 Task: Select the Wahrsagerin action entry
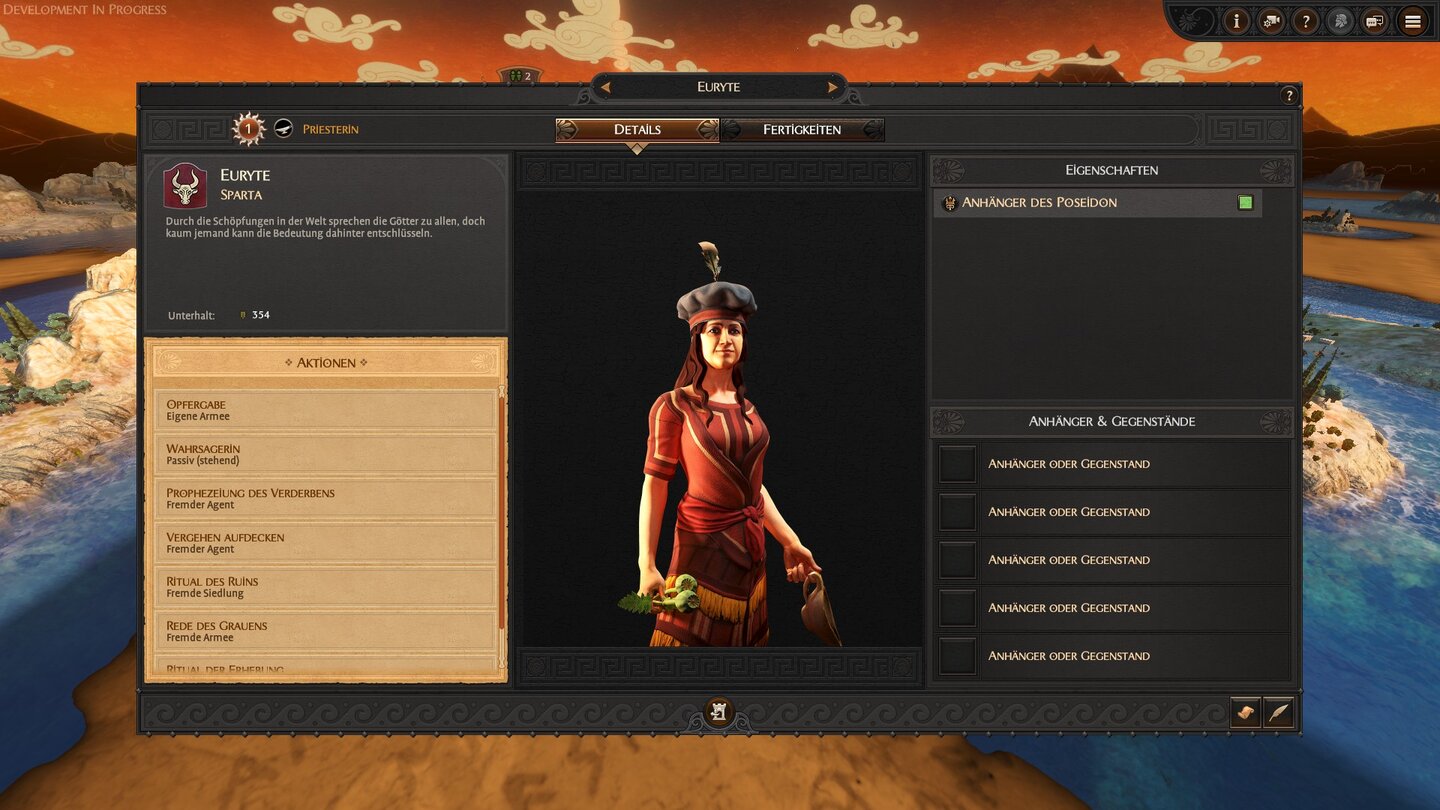click(x=325, y=454)
